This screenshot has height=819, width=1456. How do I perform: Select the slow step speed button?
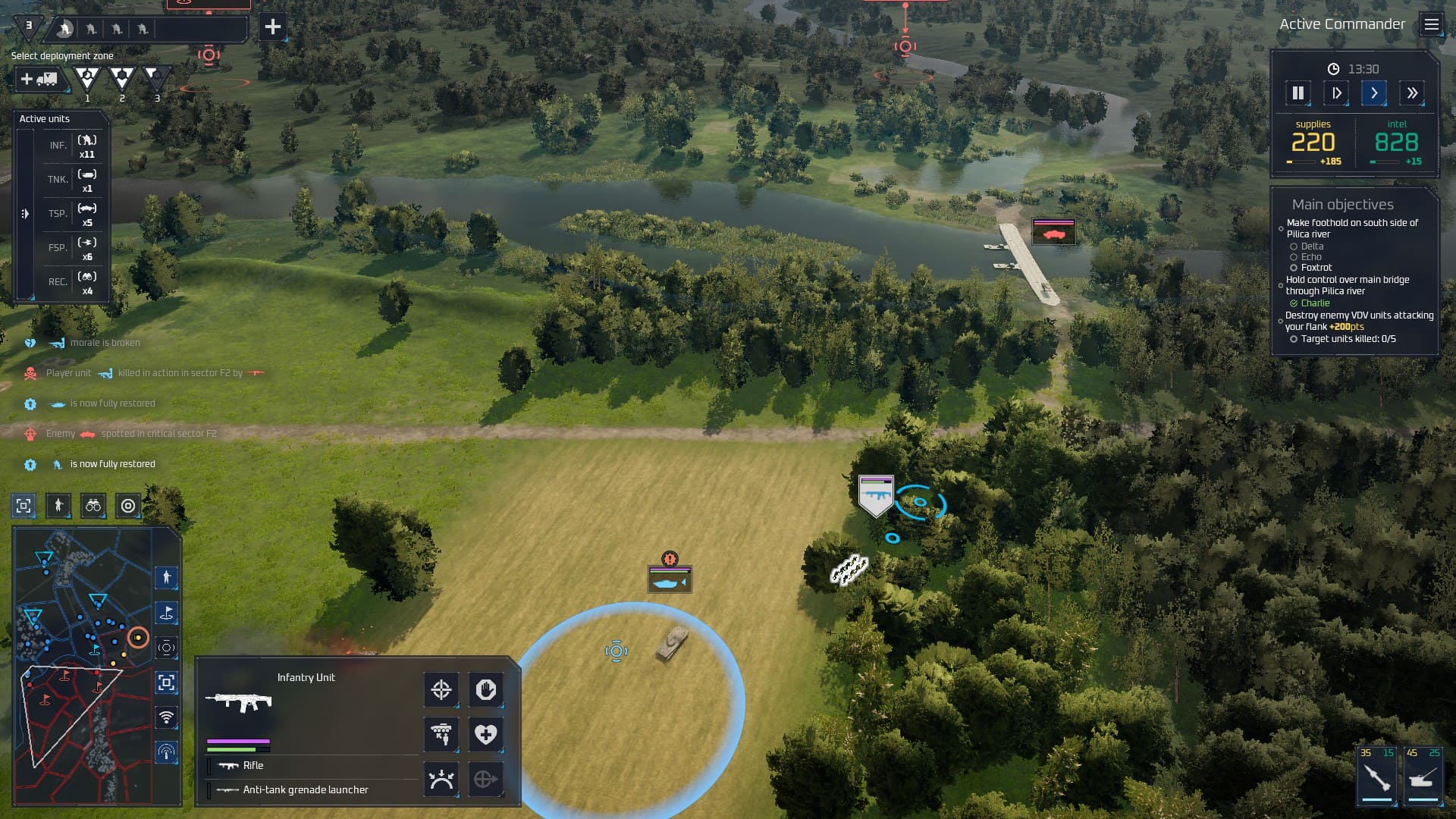[x=1336, y=93]
